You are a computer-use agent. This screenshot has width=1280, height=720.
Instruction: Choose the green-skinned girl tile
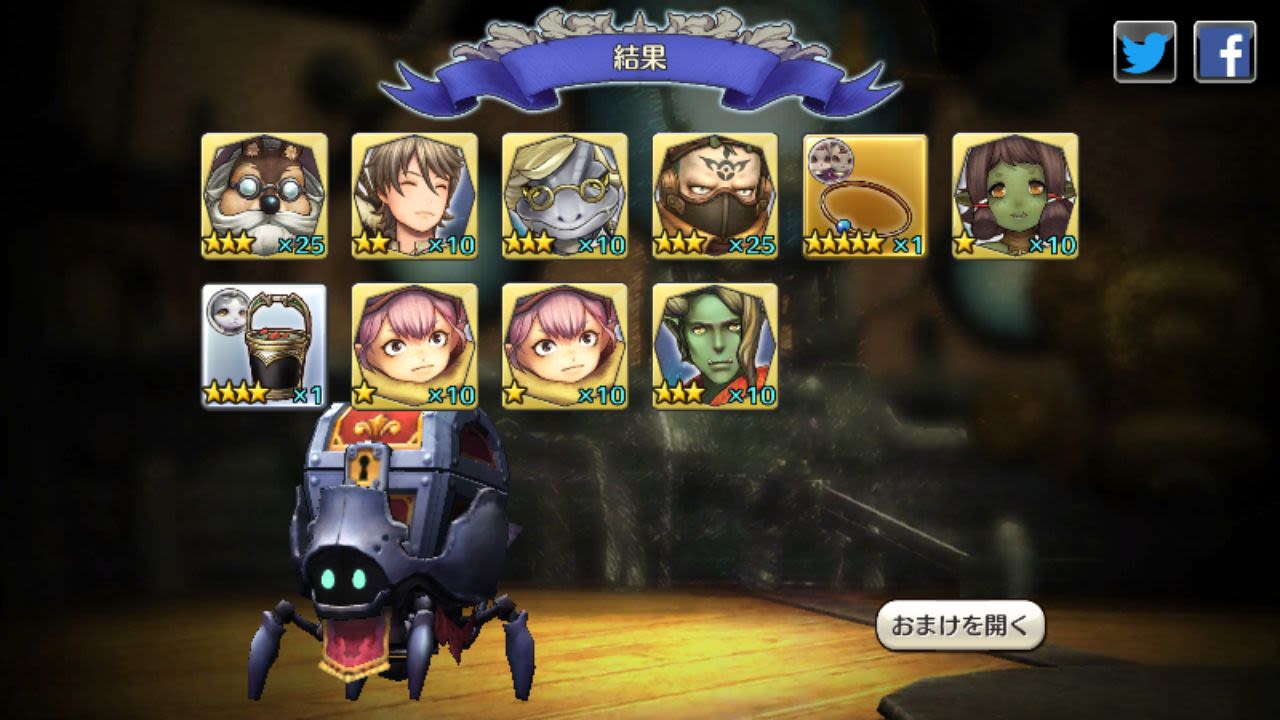tap(1015, 196)
